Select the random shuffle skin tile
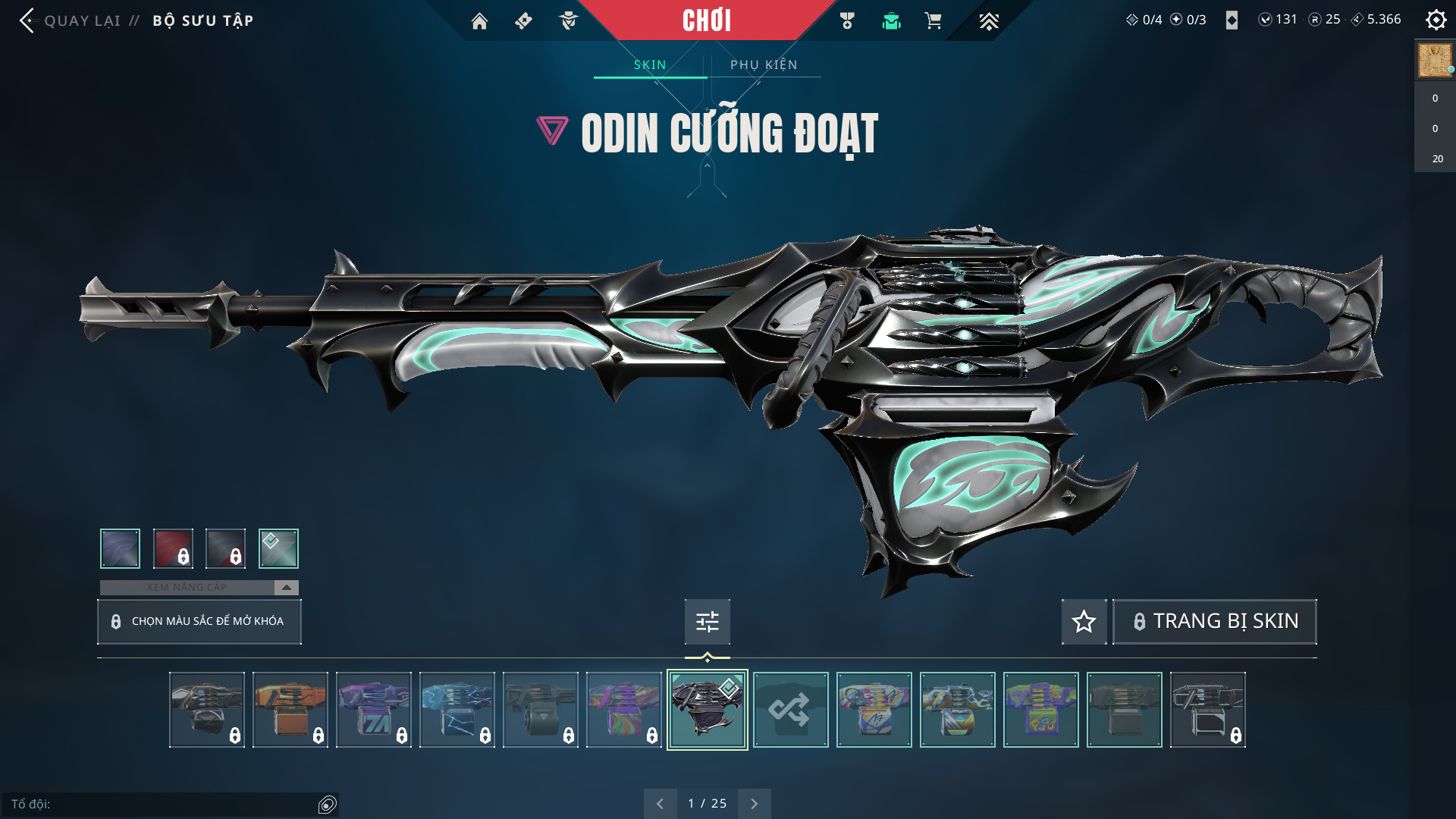1456x819 pixels. 790,710
